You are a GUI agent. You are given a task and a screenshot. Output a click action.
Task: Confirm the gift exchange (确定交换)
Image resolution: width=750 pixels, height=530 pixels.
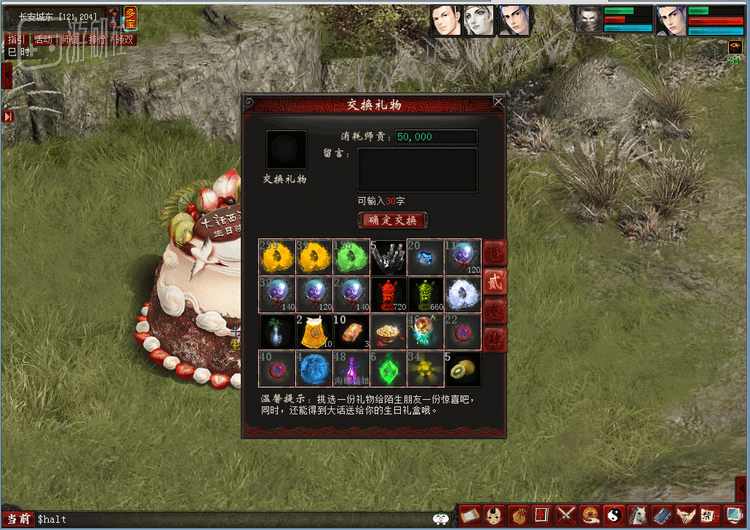392,220
